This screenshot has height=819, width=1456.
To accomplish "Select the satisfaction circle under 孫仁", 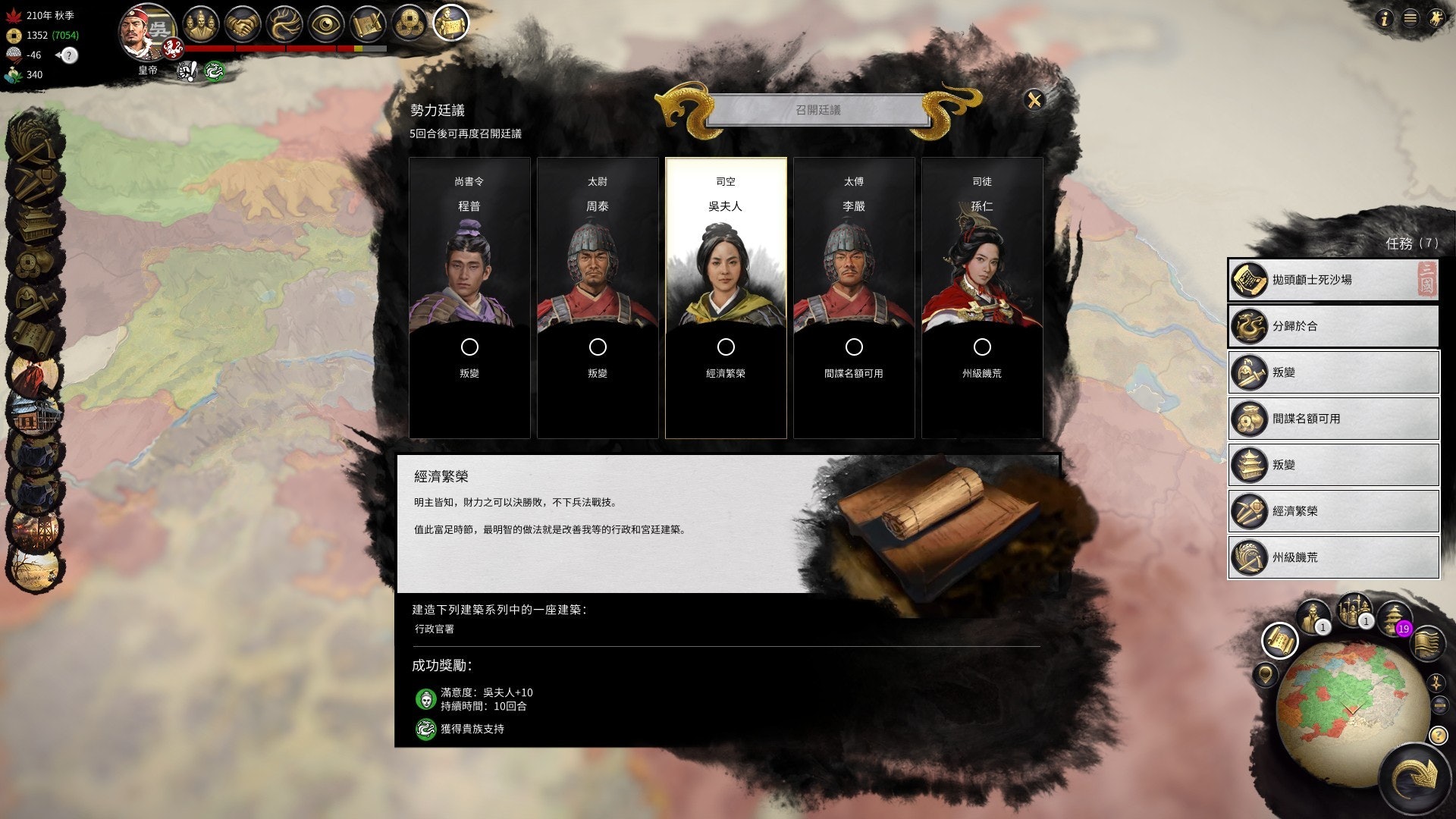I will click(x=984, y=347).
